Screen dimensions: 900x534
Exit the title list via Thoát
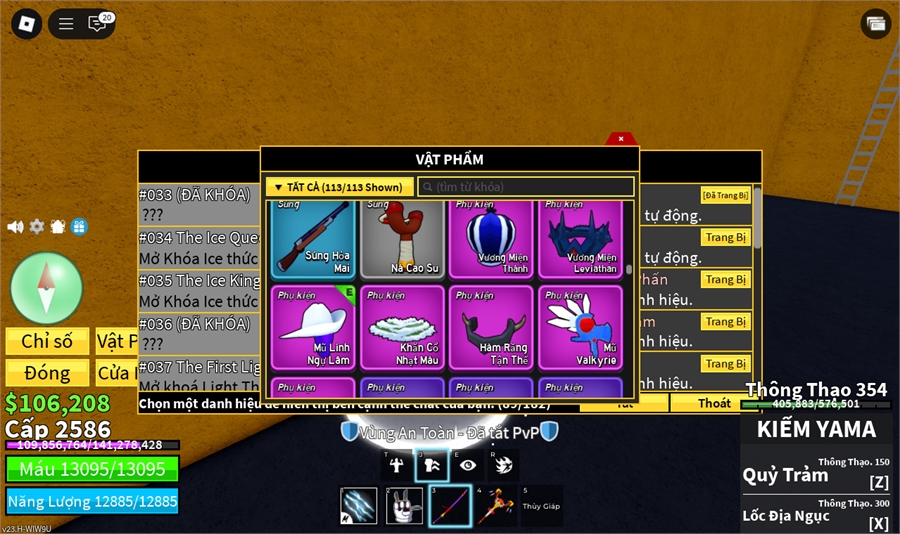[714, 403]
